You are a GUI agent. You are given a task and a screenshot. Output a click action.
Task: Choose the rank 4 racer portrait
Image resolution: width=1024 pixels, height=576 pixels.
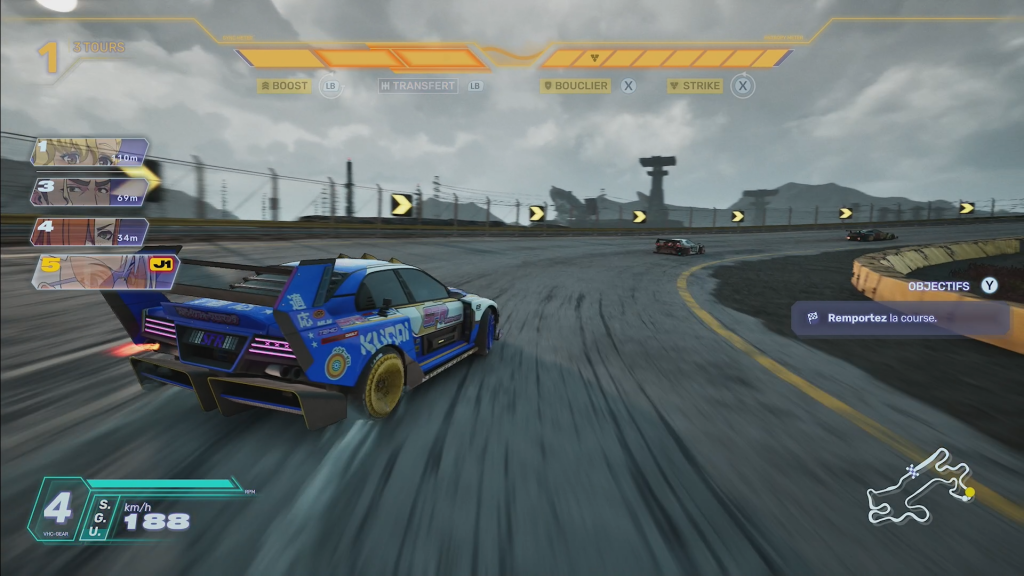tap(90, 232)
